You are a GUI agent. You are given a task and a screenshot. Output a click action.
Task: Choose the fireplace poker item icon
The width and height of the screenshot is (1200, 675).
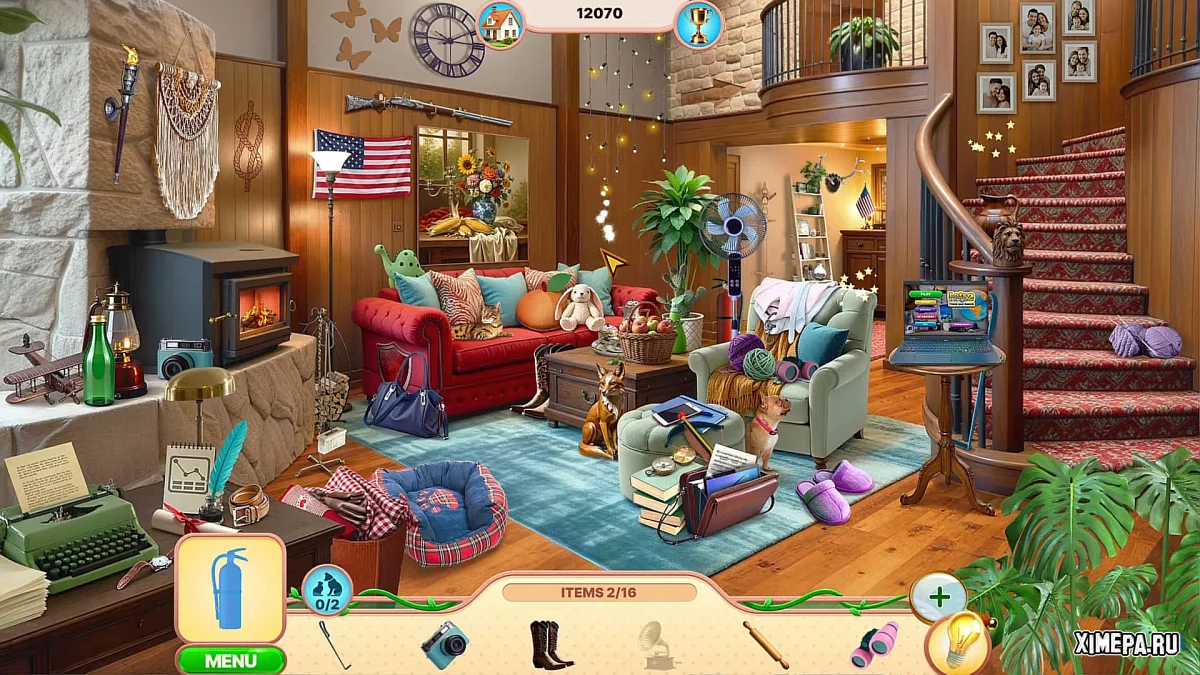[334, 645]
